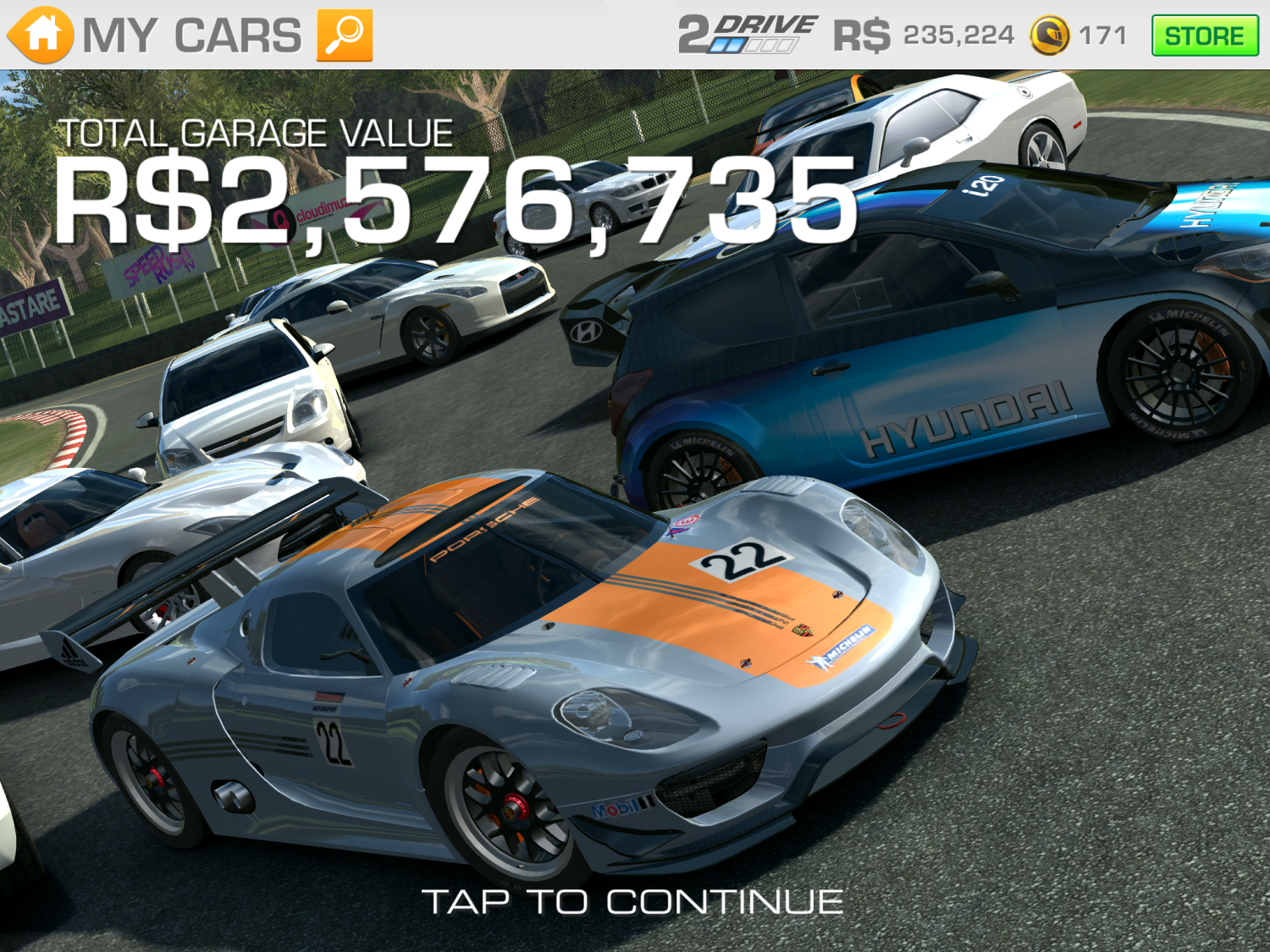
Task: Tap the TAP TO CONTINUE prompt
Action: 632,902
